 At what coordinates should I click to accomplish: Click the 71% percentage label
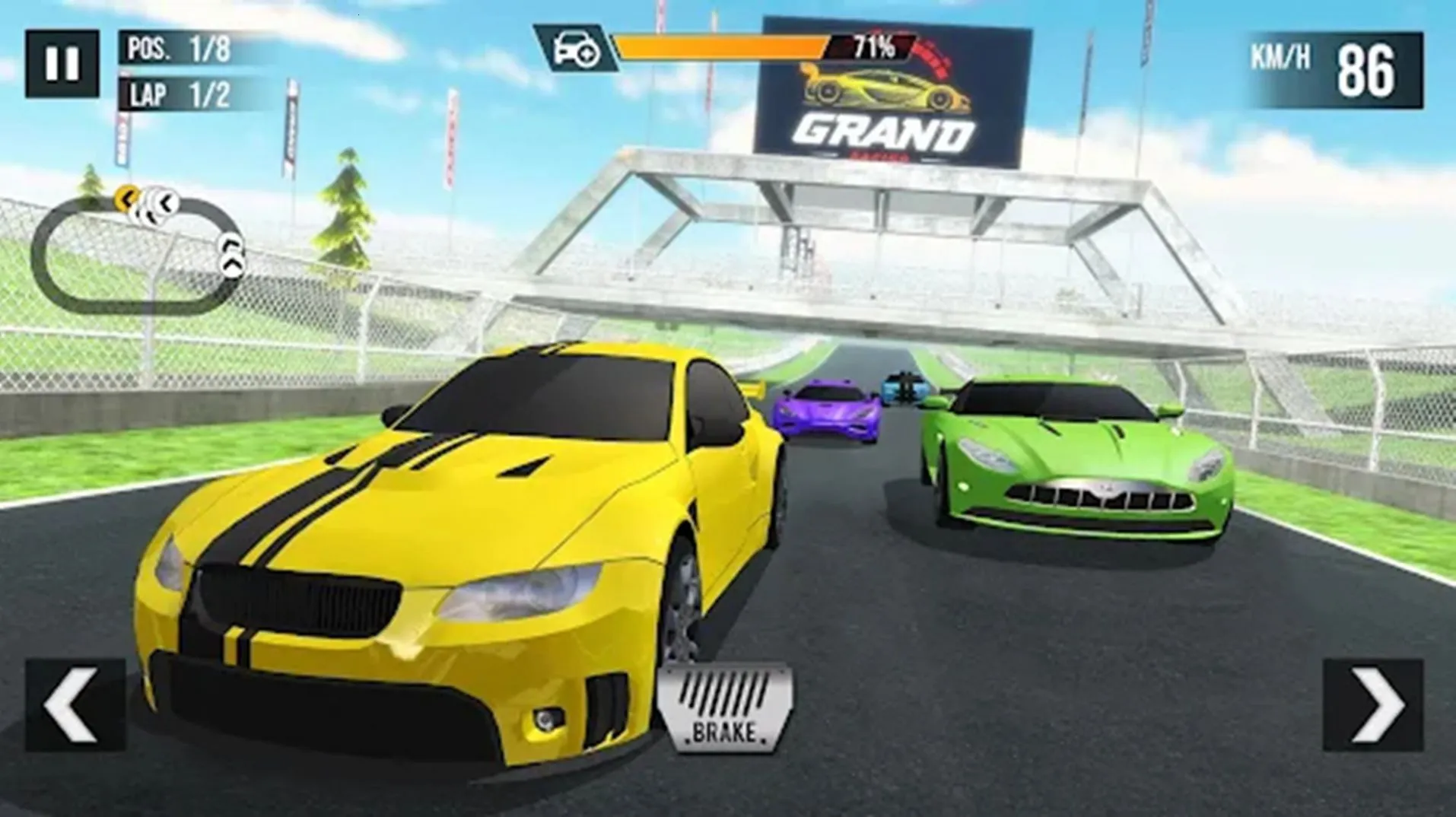click(869, 47)
